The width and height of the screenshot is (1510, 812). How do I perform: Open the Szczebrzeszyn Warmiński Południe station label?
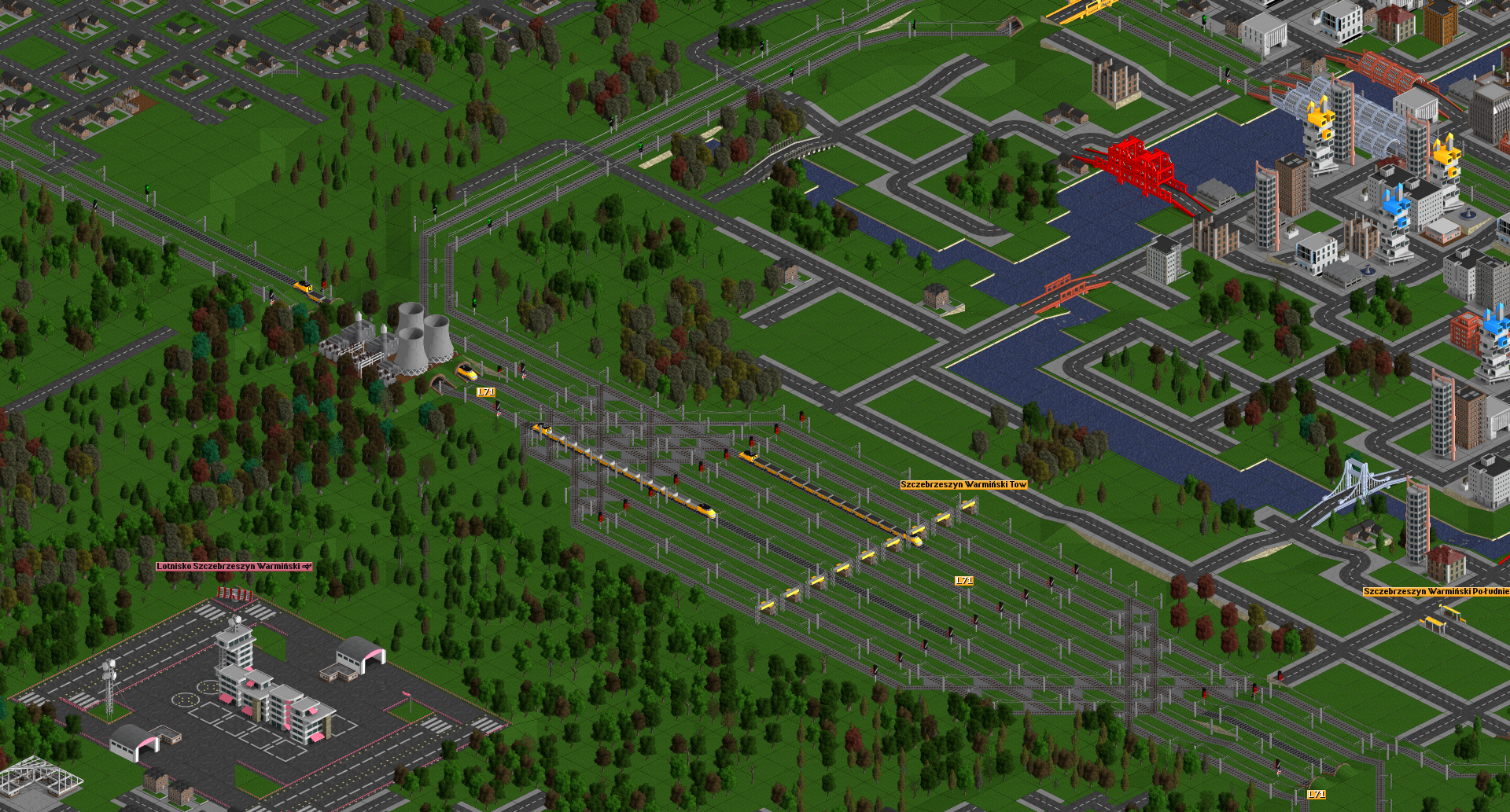click(x=1435, y=591)
